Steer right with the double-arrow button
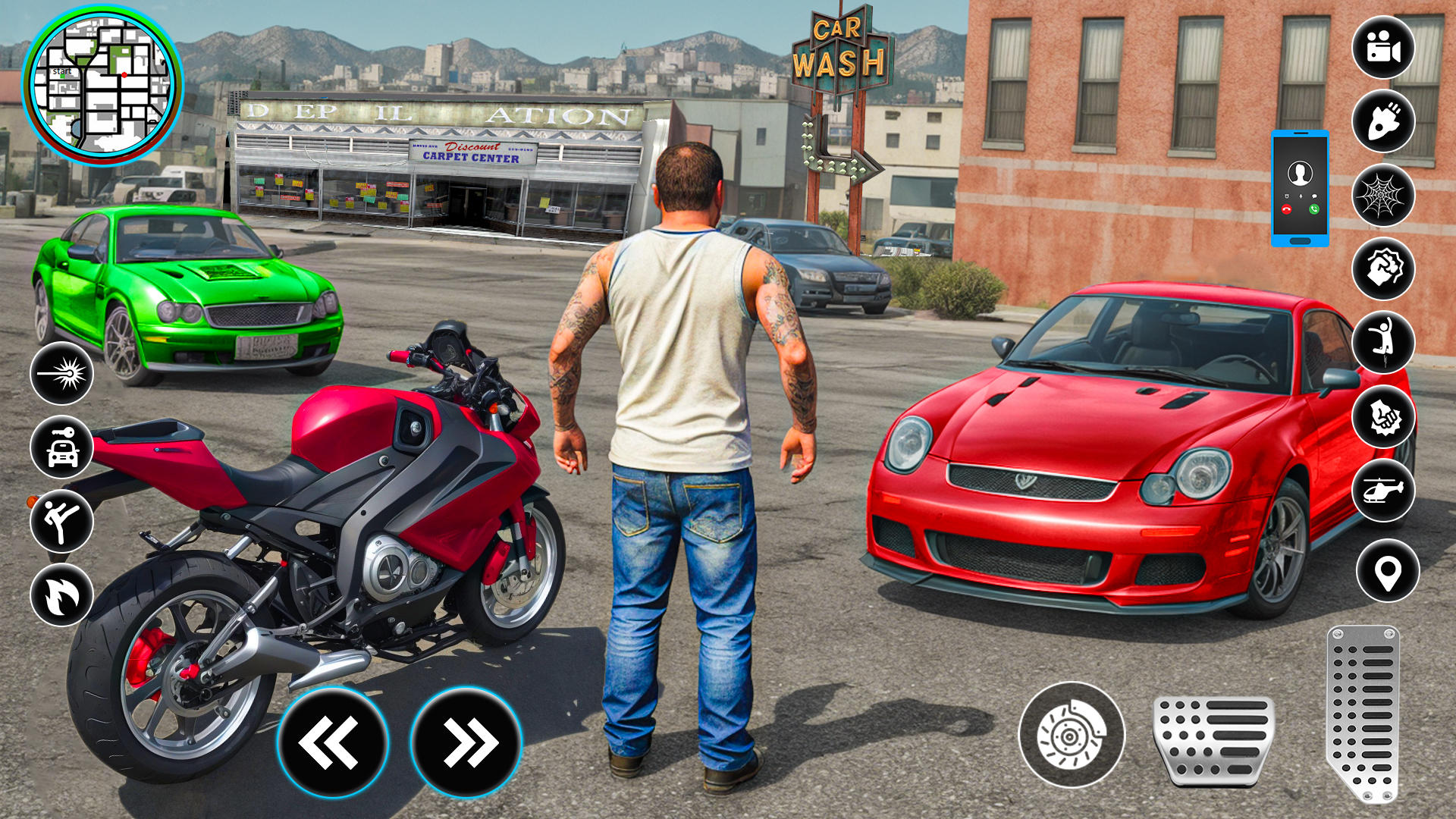 pyautogui.click(x=466, y=742)
